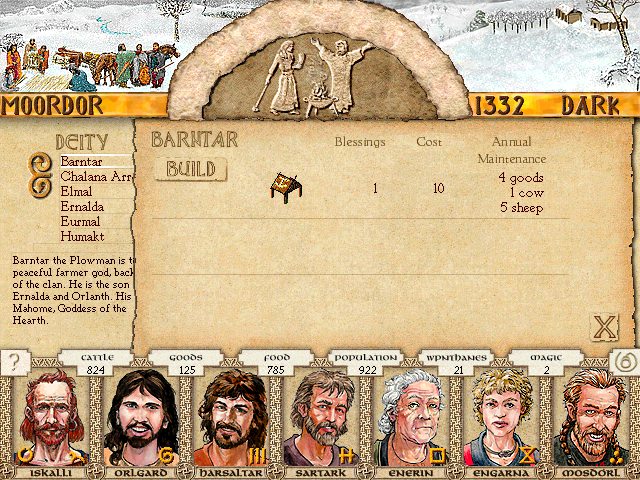Open help with the question mark button
640x480 pixels.
tap(13, 363)
